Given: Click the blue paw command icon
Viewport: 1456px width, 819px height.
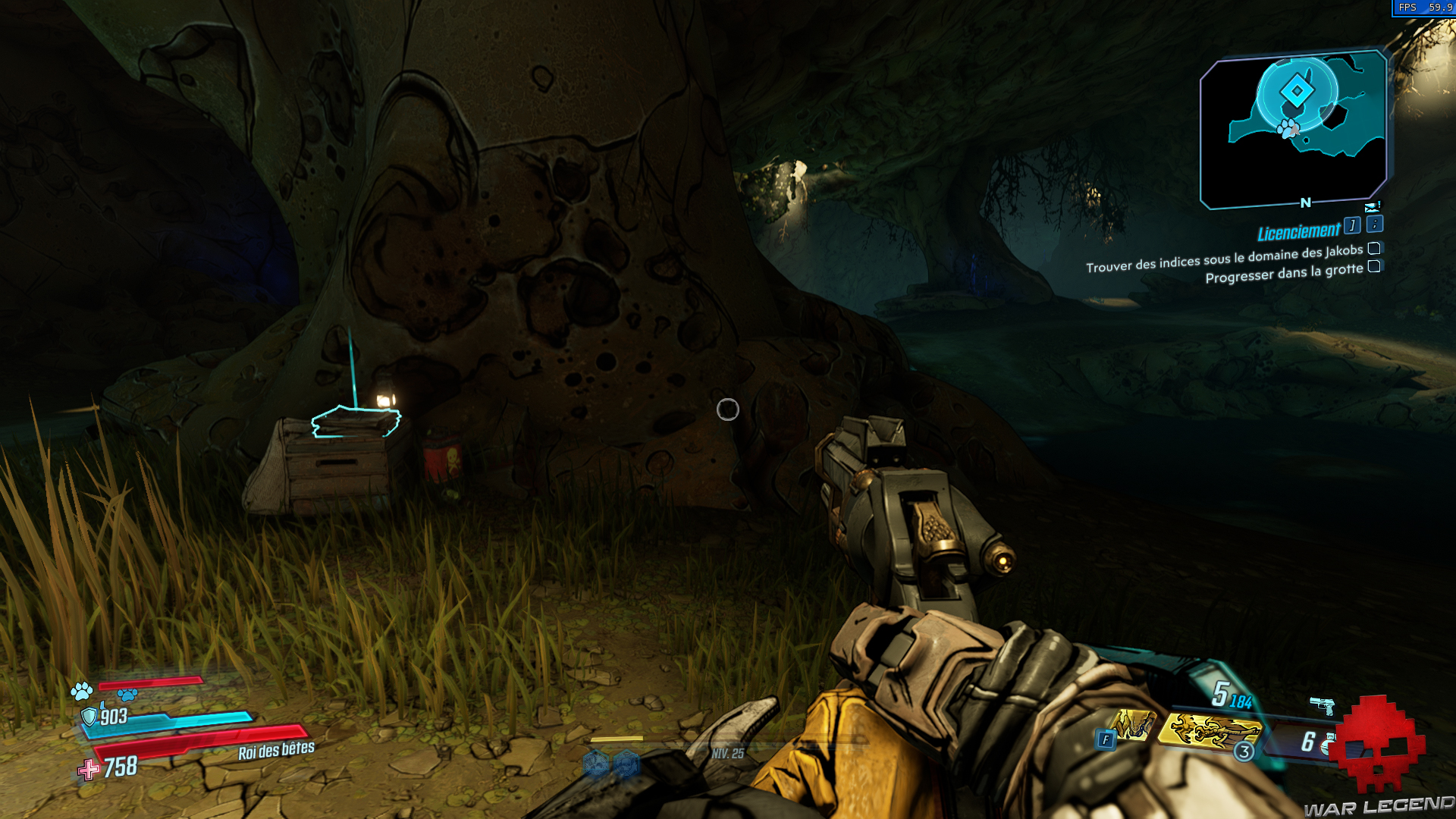Looking at the screenshot, I should (x=127, y=695).
